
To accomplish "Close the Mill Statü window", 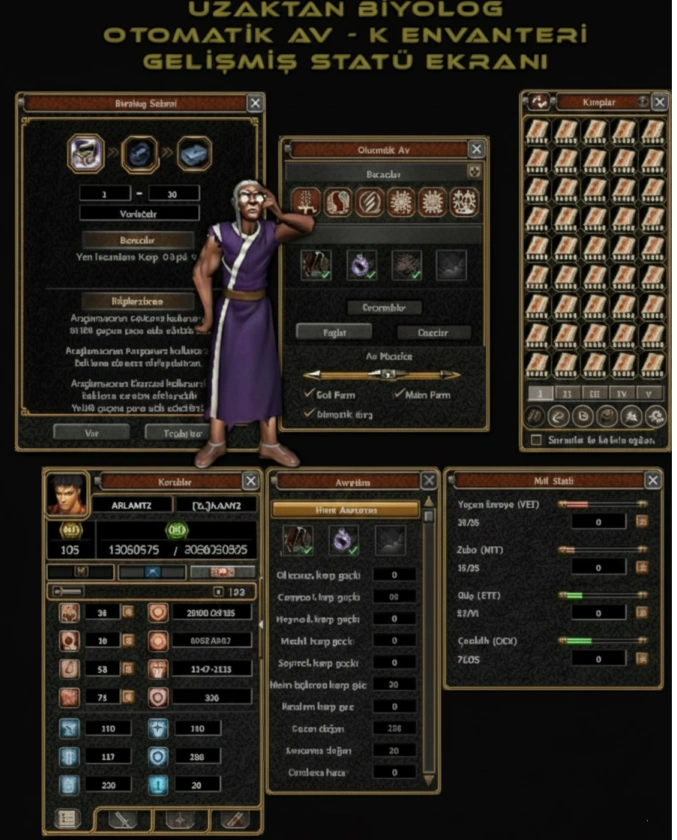I will [x=651, y=481].
